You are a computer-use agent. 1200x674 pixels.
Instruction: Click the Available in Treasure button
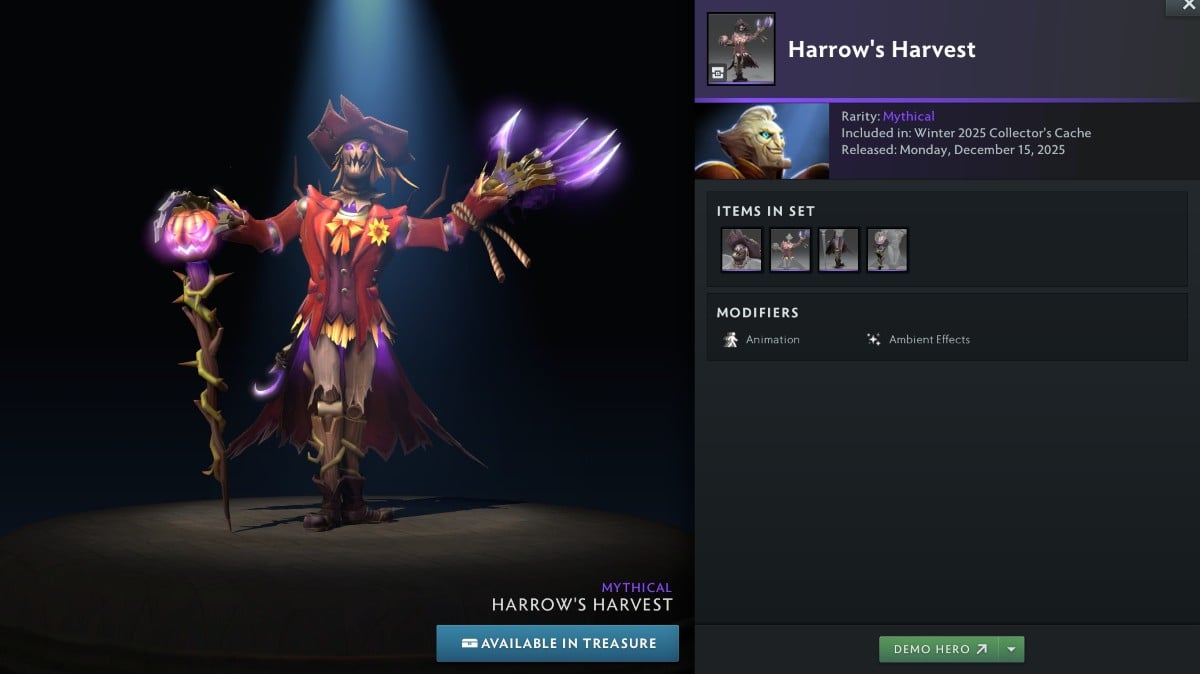click(558, 643)
